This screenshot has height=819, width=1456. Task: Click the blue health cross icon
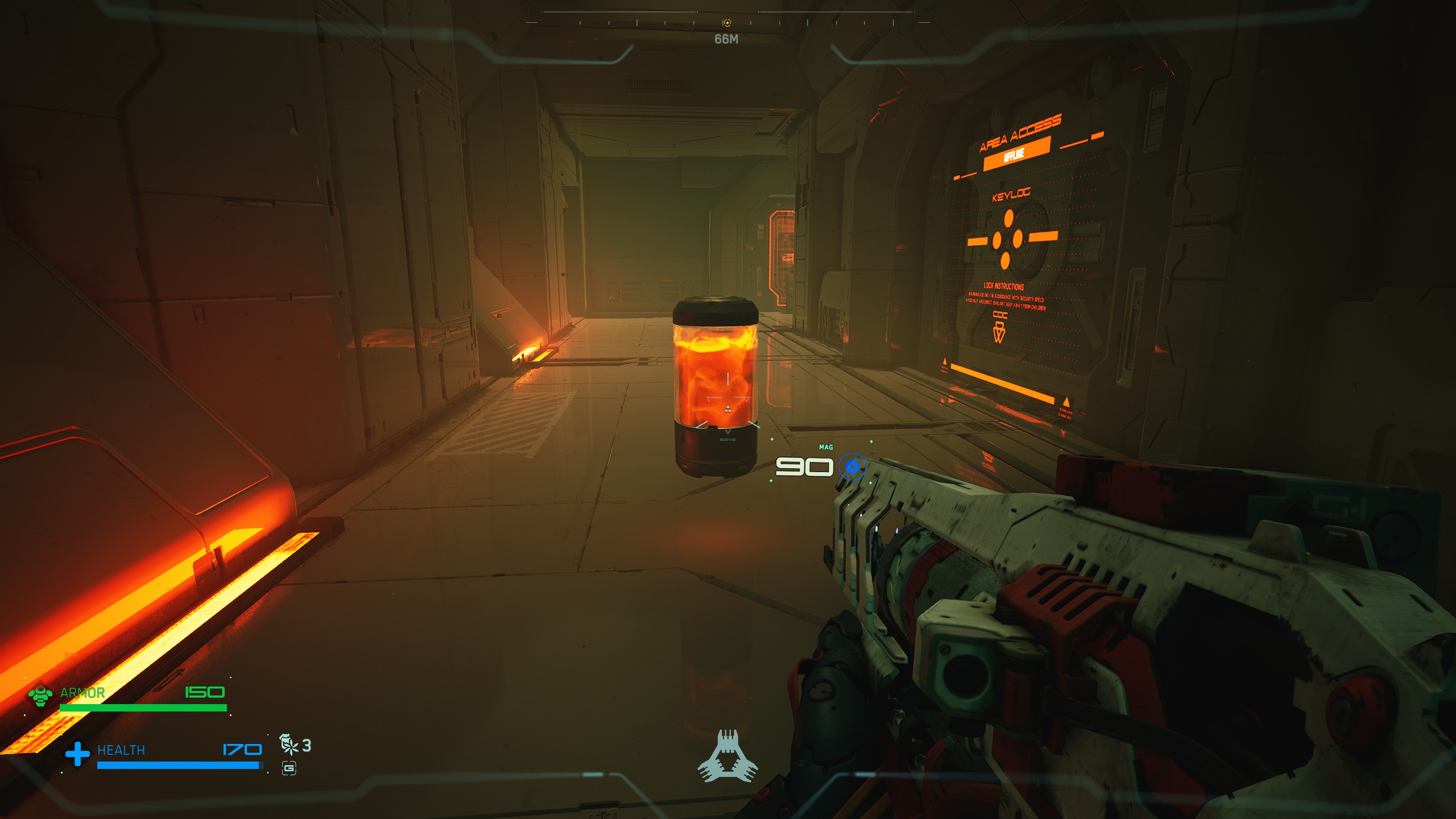point(77,754)
